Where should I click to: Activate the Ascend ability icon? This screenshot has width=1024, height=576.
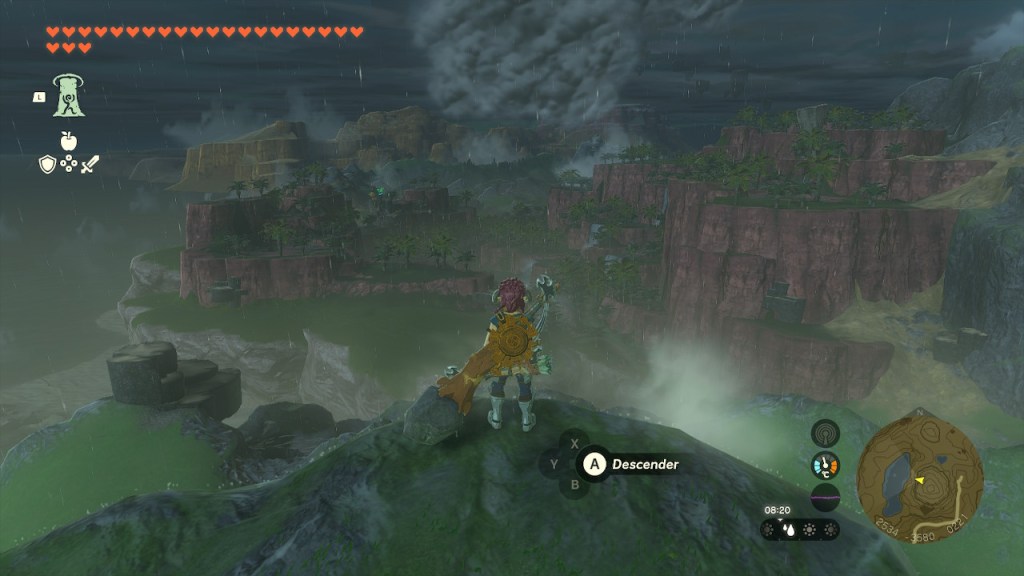click(x=70, y=96)
